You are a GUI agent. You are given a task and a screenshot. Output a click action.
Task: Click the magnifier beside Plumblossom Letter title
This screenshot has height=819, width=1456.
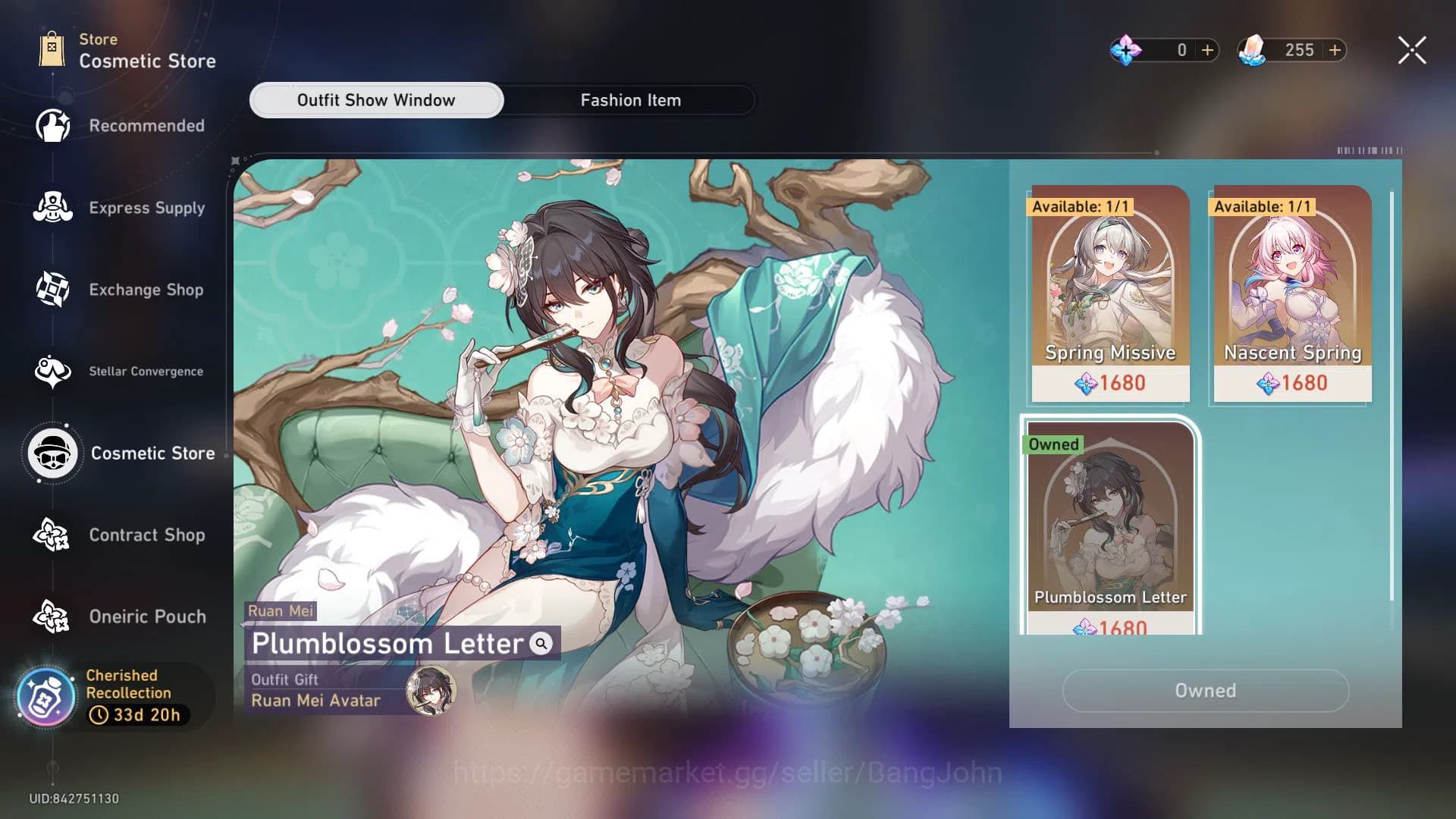540,645
